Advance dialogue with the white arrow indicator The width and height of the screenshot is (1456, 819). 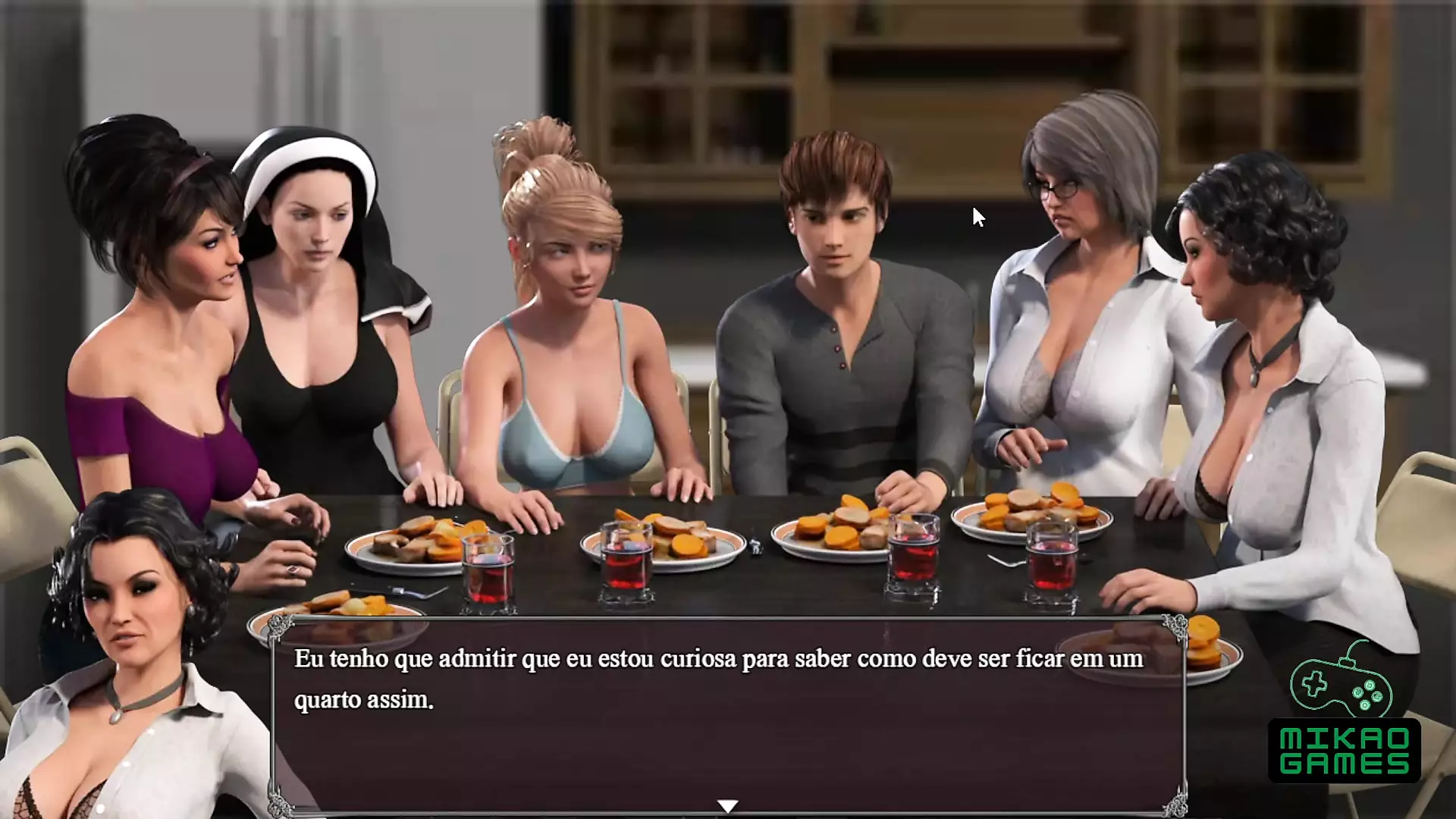[x=727, y=805]
